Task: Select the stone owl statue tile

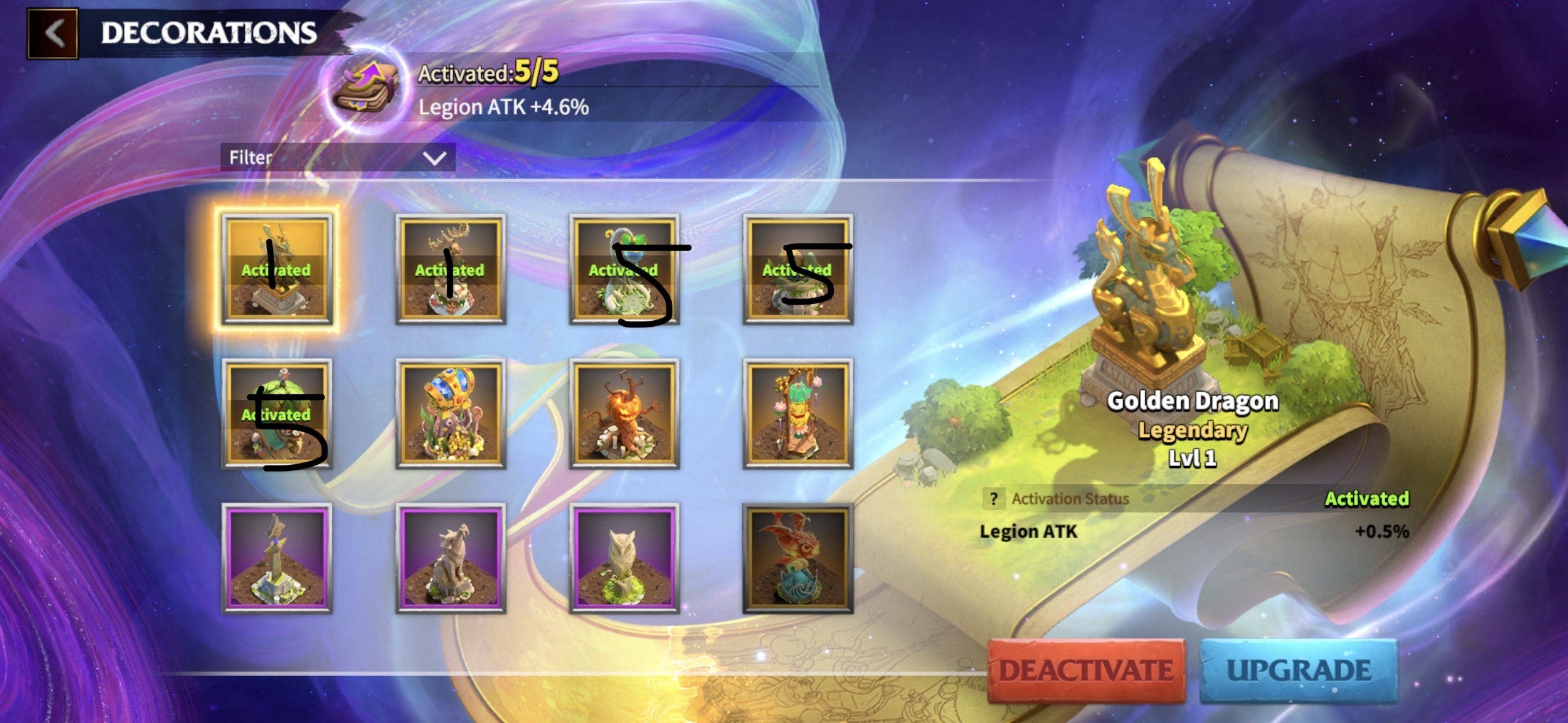Action: [624, 559]
